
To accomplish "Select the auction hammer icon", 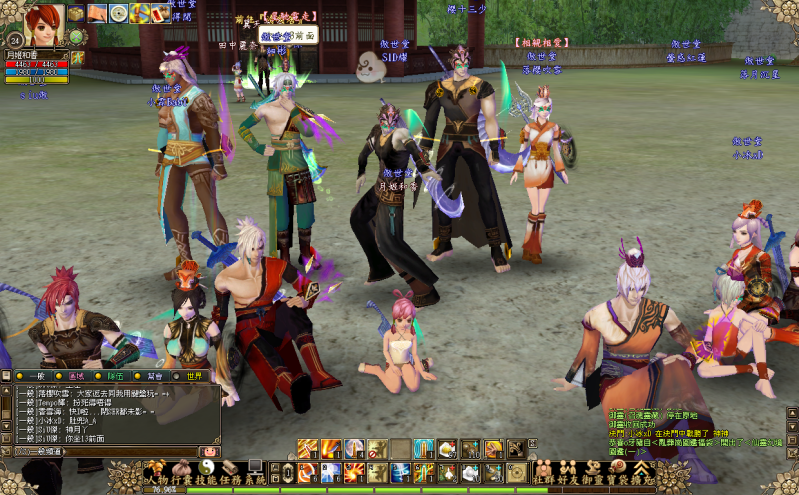I will pyautogui.click(x=140, y=13).
